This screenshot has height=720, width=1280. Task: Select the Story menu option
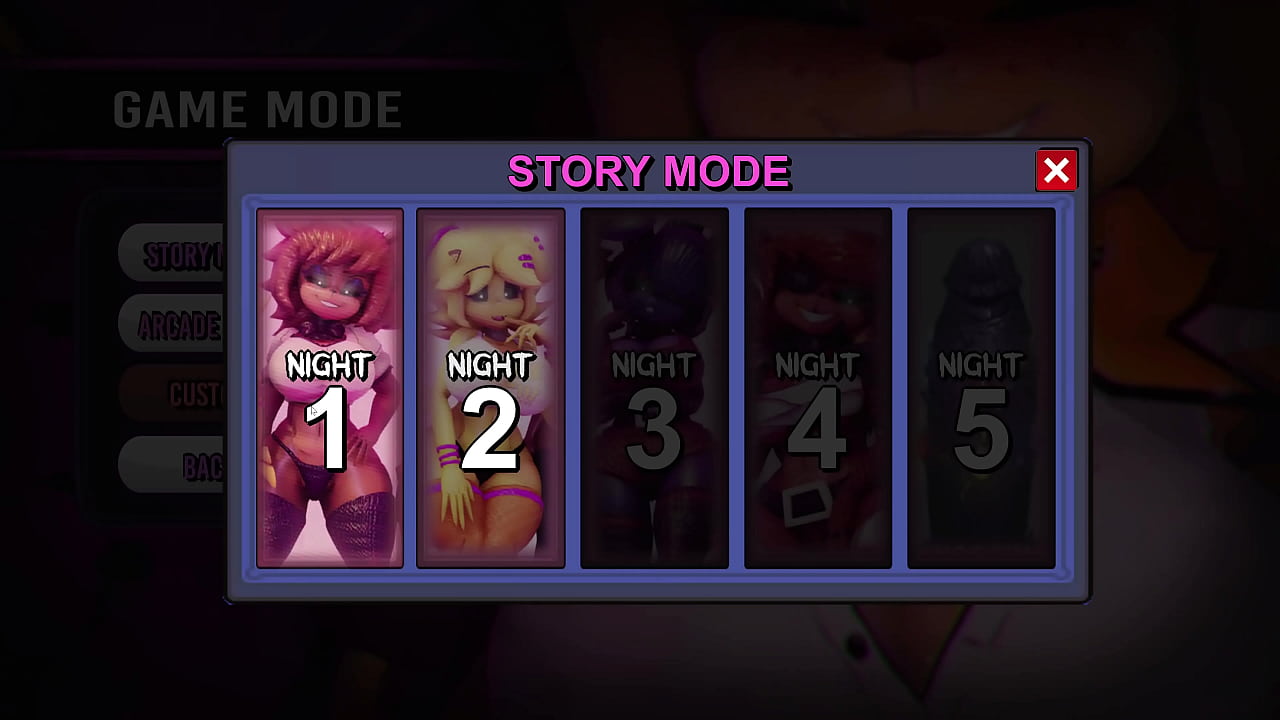point(180,253)
